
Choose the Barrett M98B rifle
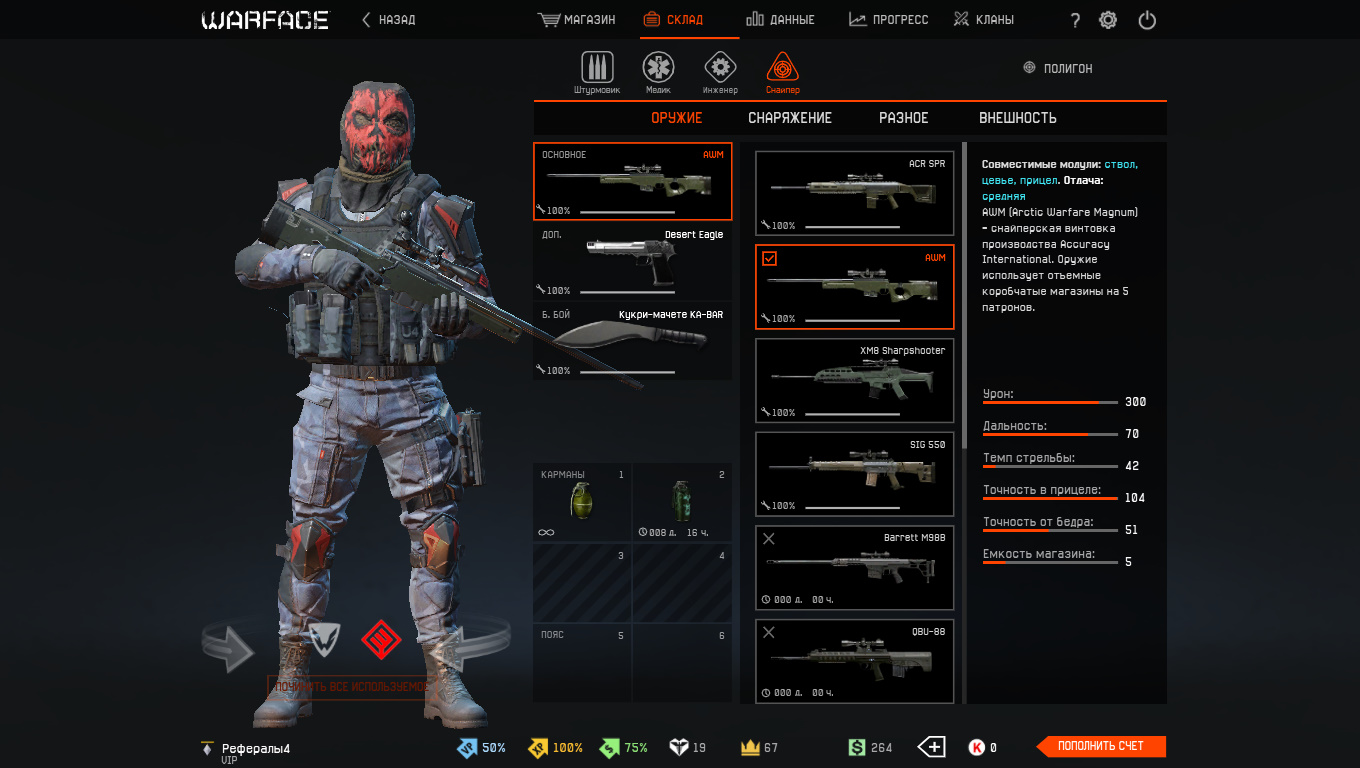tap(854, 568)
